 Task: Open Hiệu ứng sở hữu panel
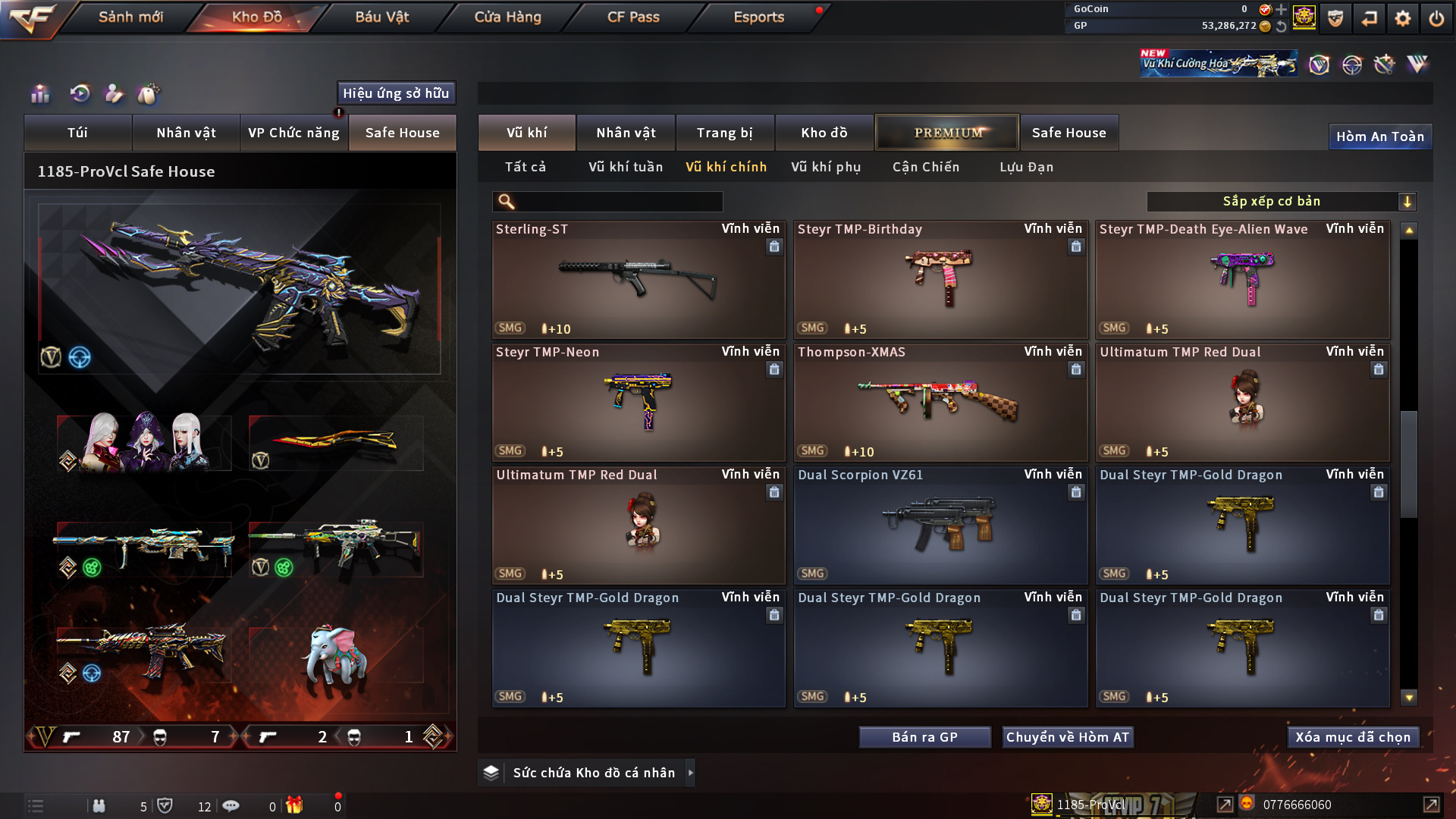coord(396,93)
